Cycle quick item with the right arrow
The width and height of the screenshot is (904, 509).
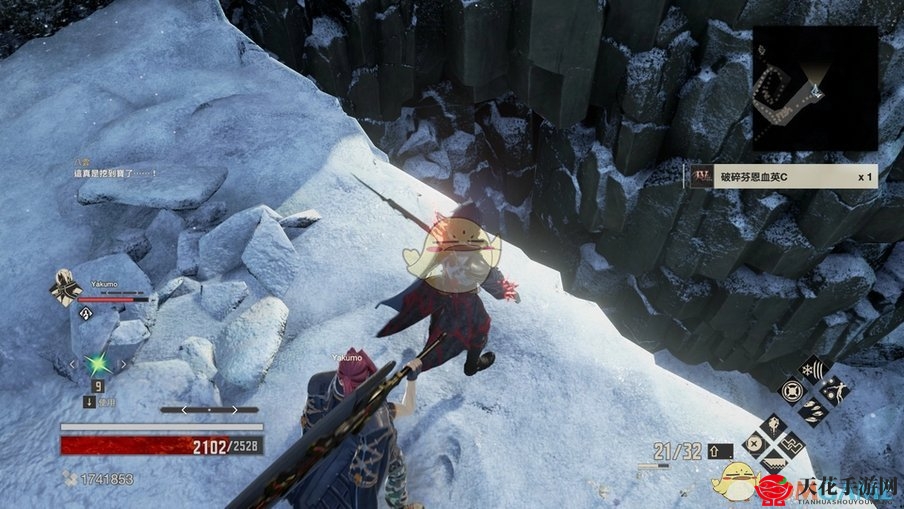(124, 365)
